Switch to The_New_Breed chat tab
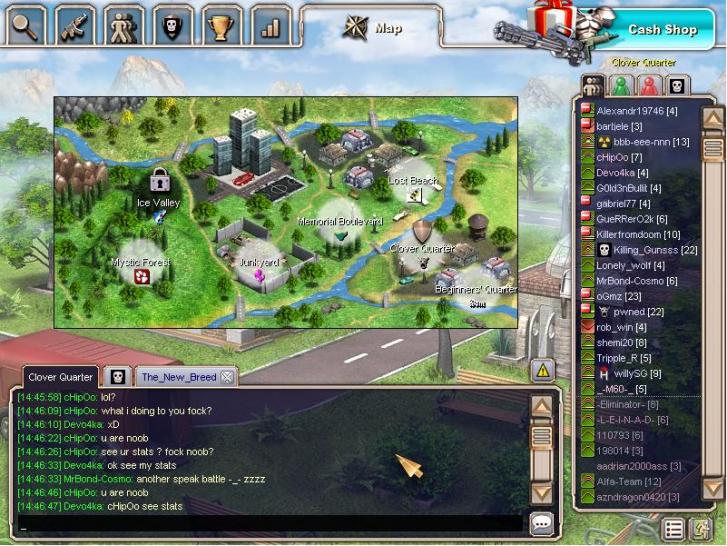 [x=178, y=377]
